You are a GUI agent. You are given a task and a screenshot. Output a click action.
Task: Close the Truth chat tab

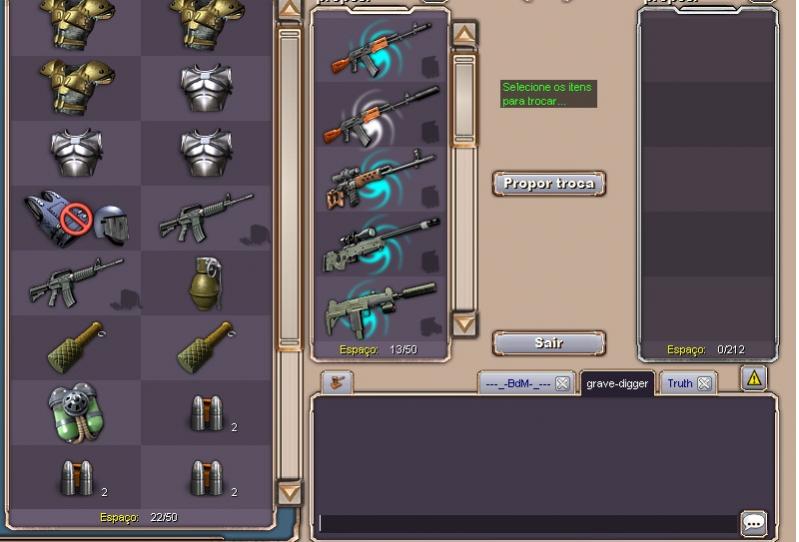pos(705,384)
